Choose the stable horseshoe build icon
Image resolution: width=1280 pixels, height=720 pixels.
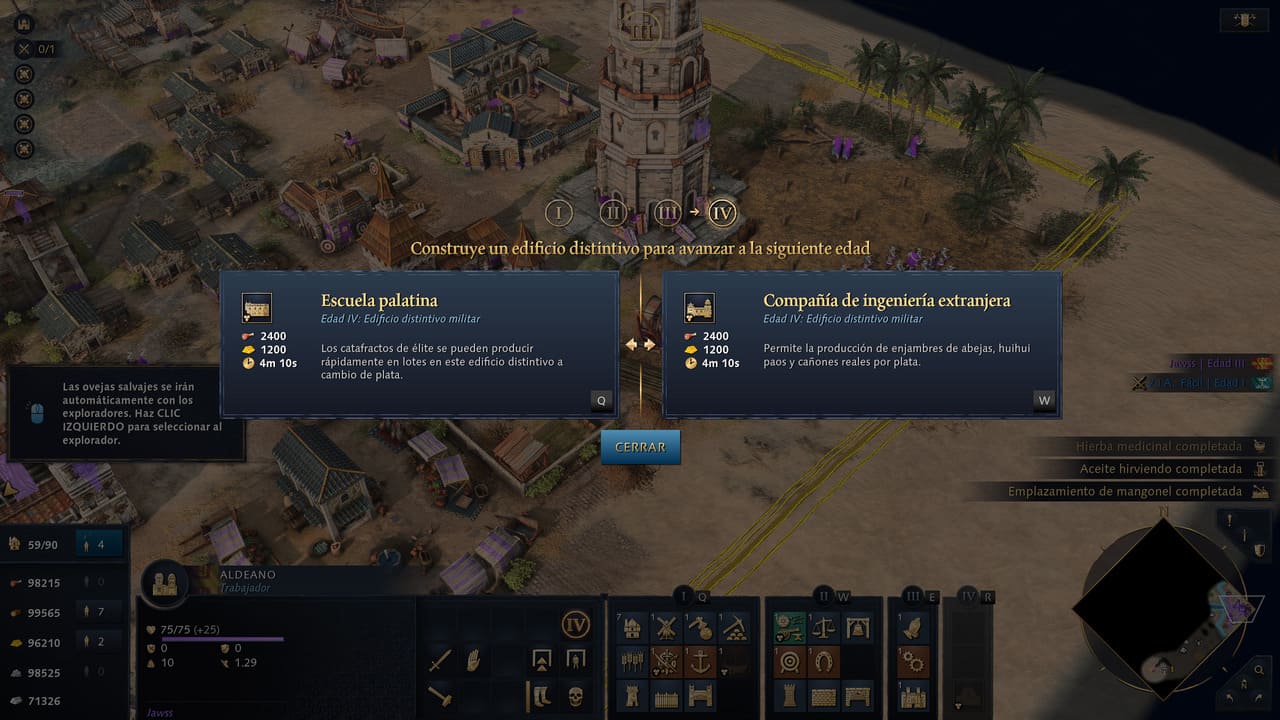click(824, 662)
